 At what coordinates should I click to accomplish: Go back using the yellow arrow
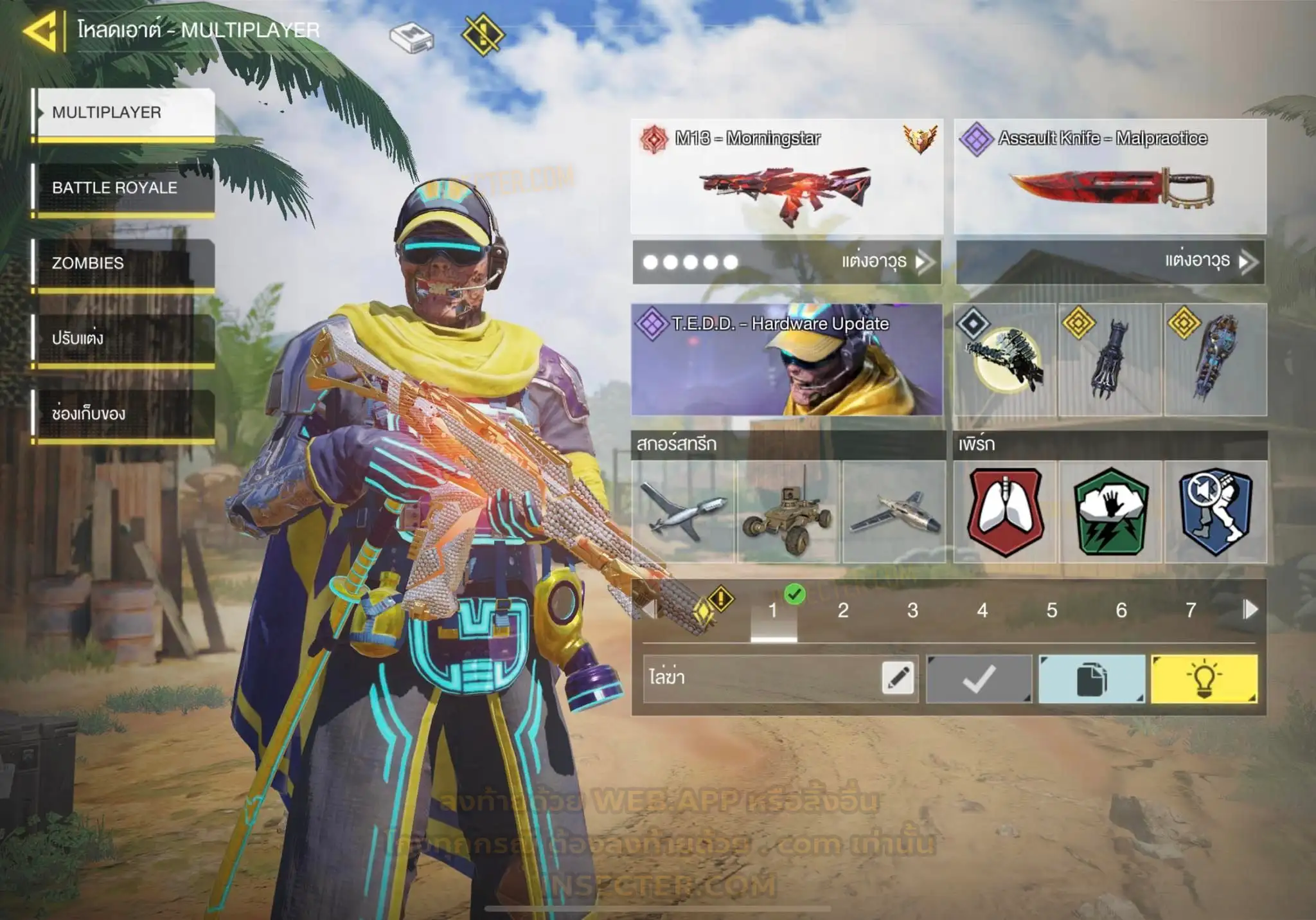tap(42, 30)
